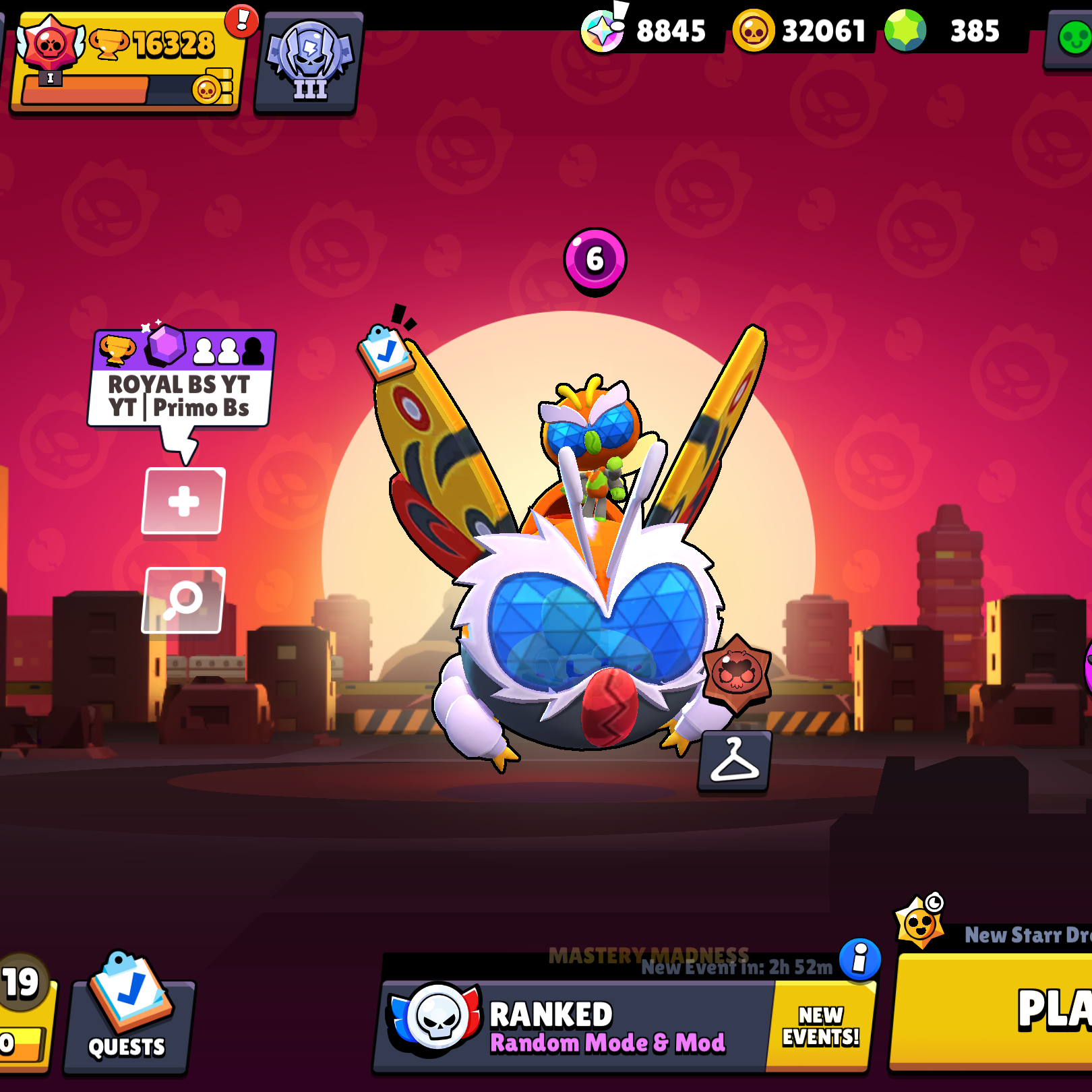This screenshot has width=1092, height=1092.
Task: Add a teammate with the plus button
Action: pyautogui.click(x=183, y=501)
